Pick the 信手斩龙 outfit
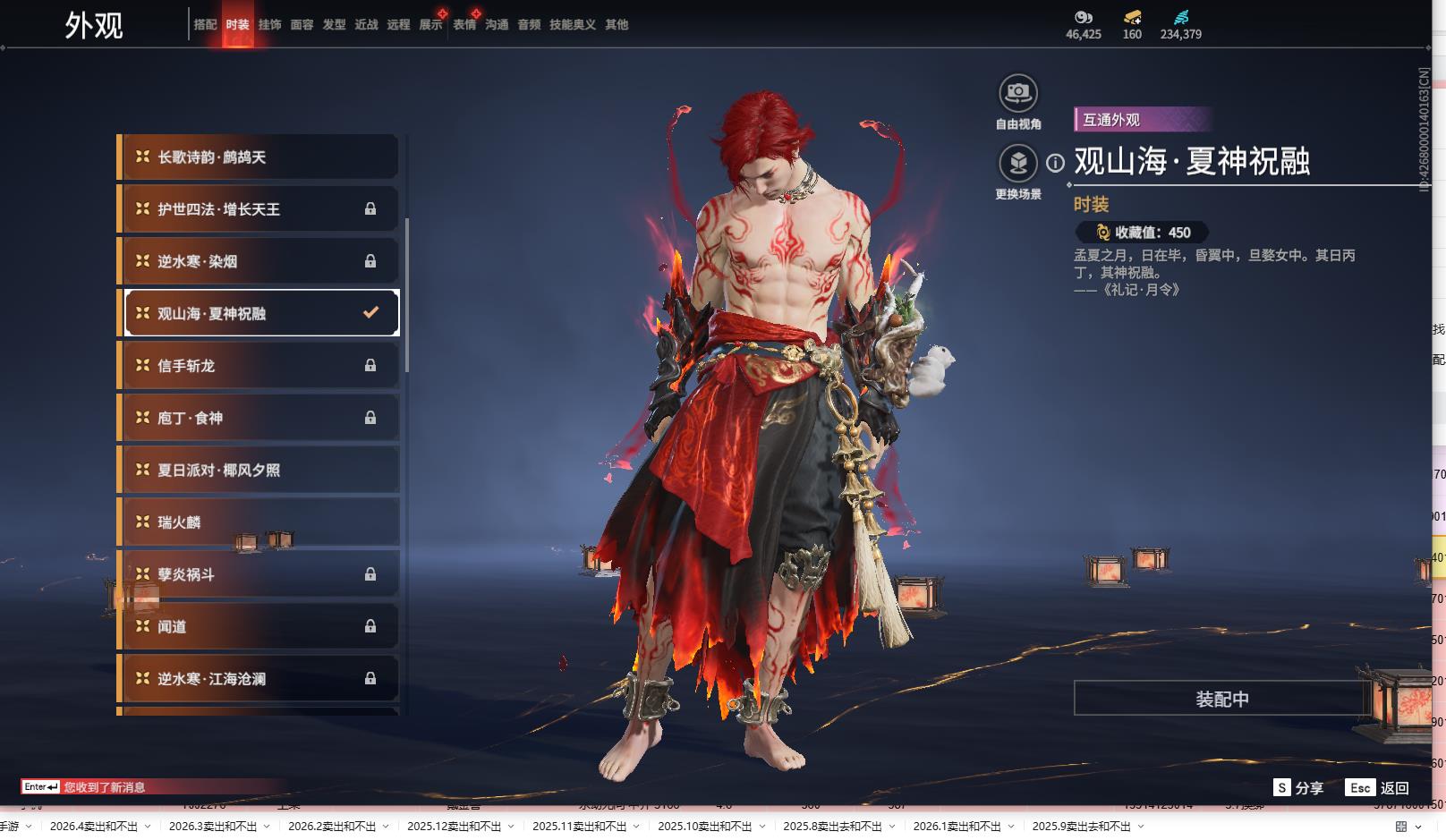This screenshot has width=1446, height=840. [x=259, y=365]
